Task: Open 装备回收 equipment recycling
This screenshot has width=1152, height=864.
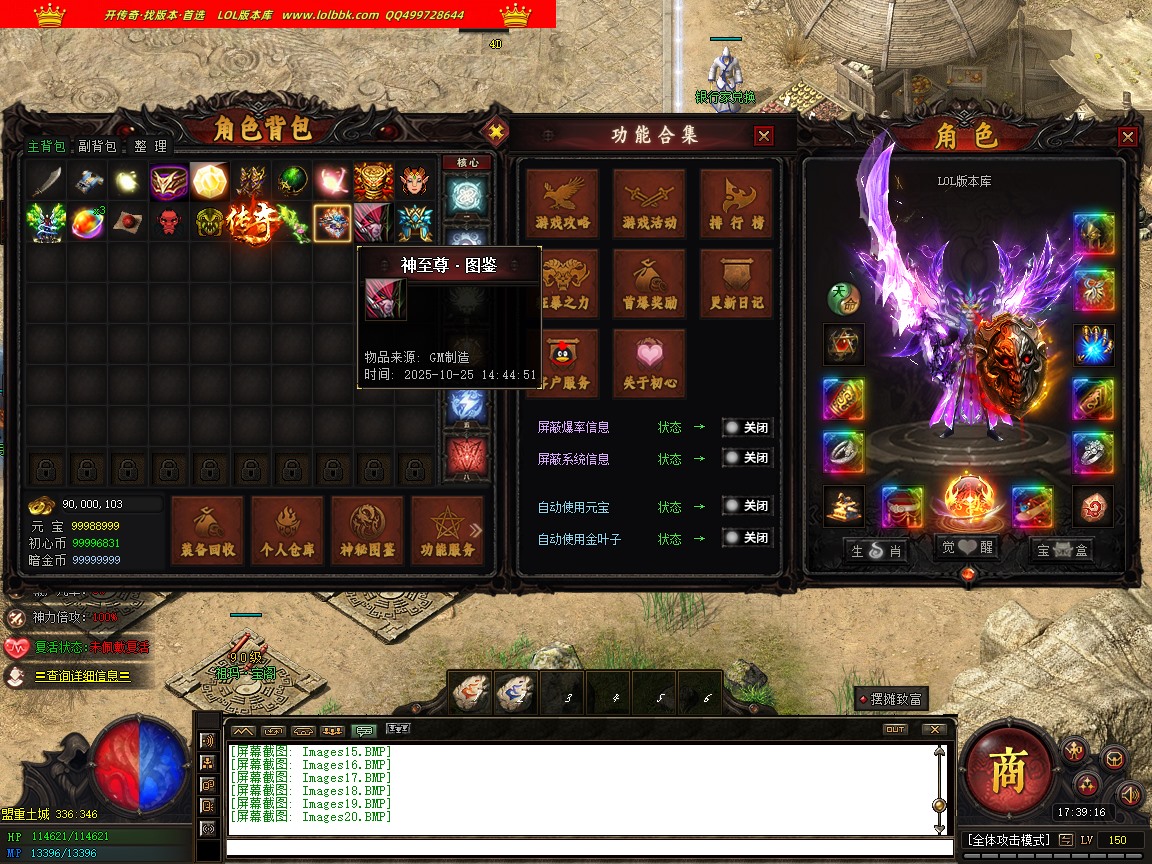Action: coord(207,531)
